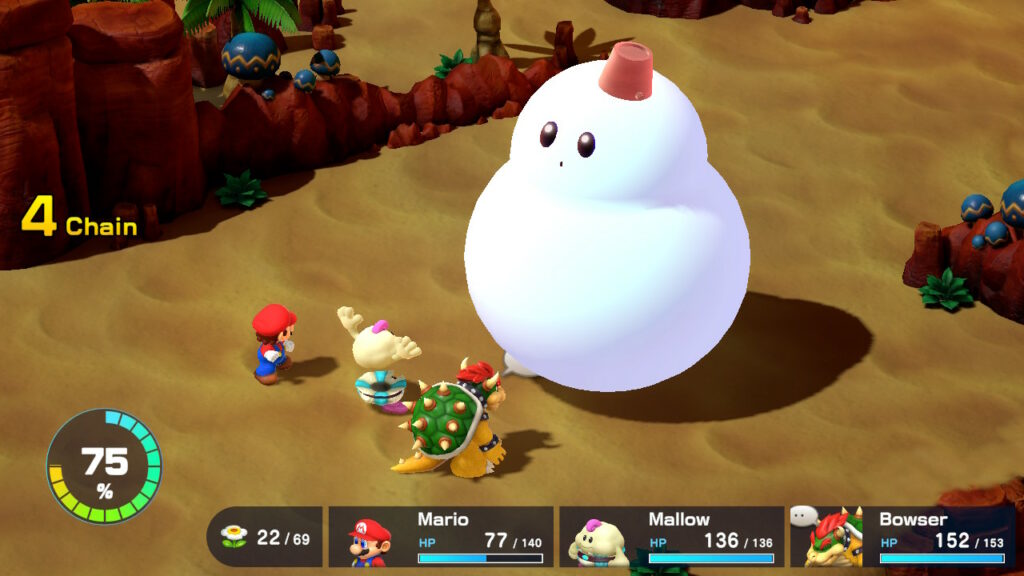Click the circular 75% action gauge
The height and width of the screenshot is (576, 1024).
pos(104,465)
